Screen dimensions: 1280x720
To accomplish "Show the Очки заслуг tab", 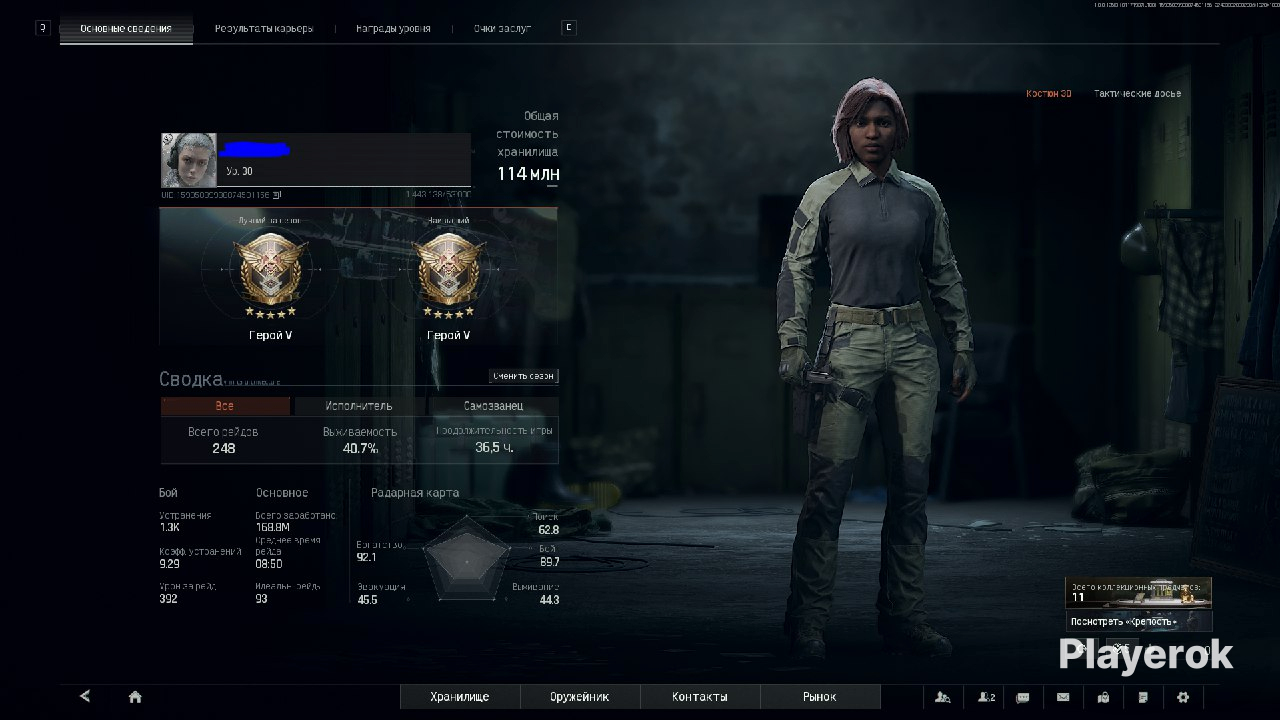I will click(502, 28).
